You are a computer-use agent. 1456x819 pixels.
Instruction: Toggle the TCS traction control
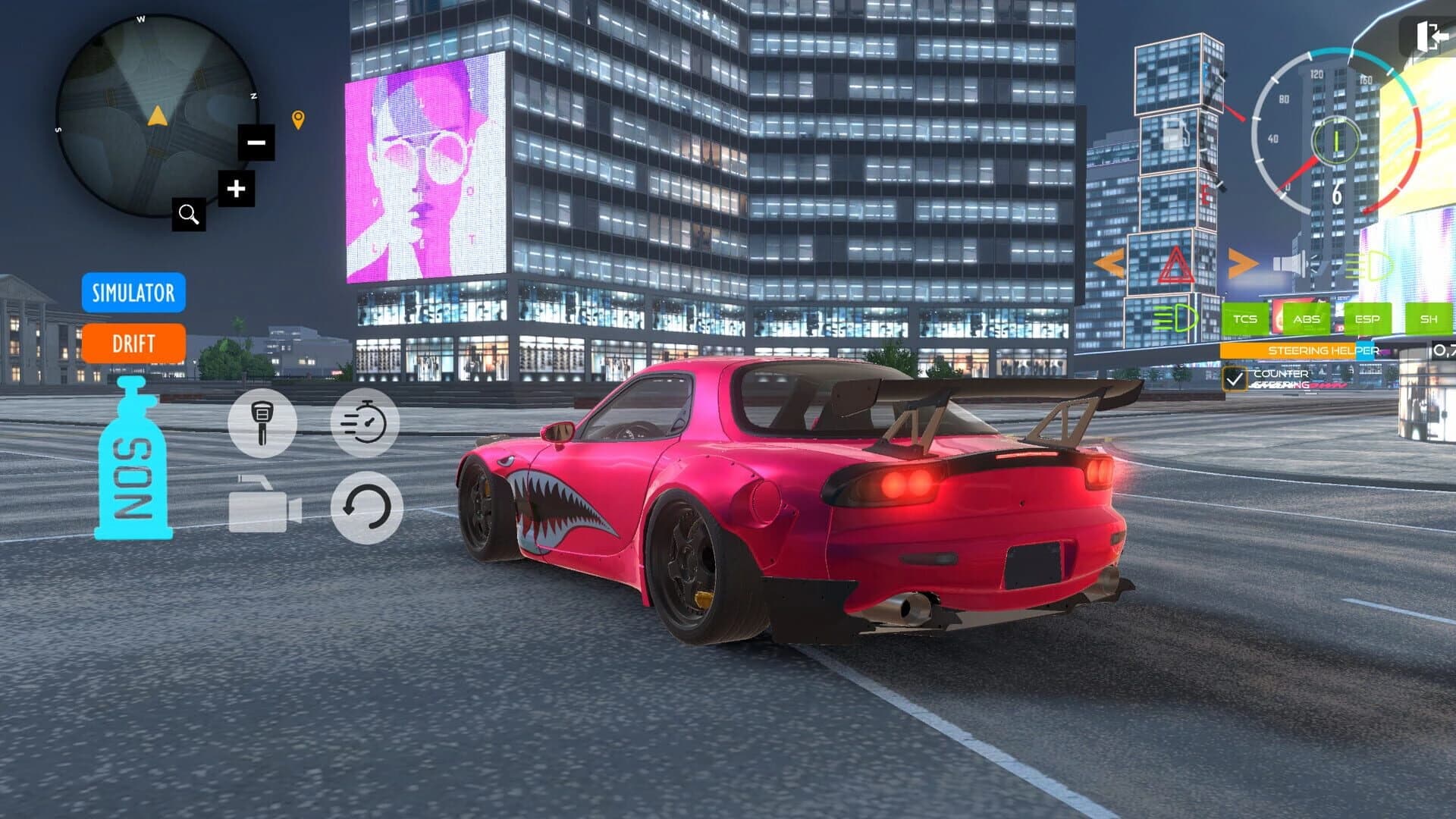coord(1244,319)
